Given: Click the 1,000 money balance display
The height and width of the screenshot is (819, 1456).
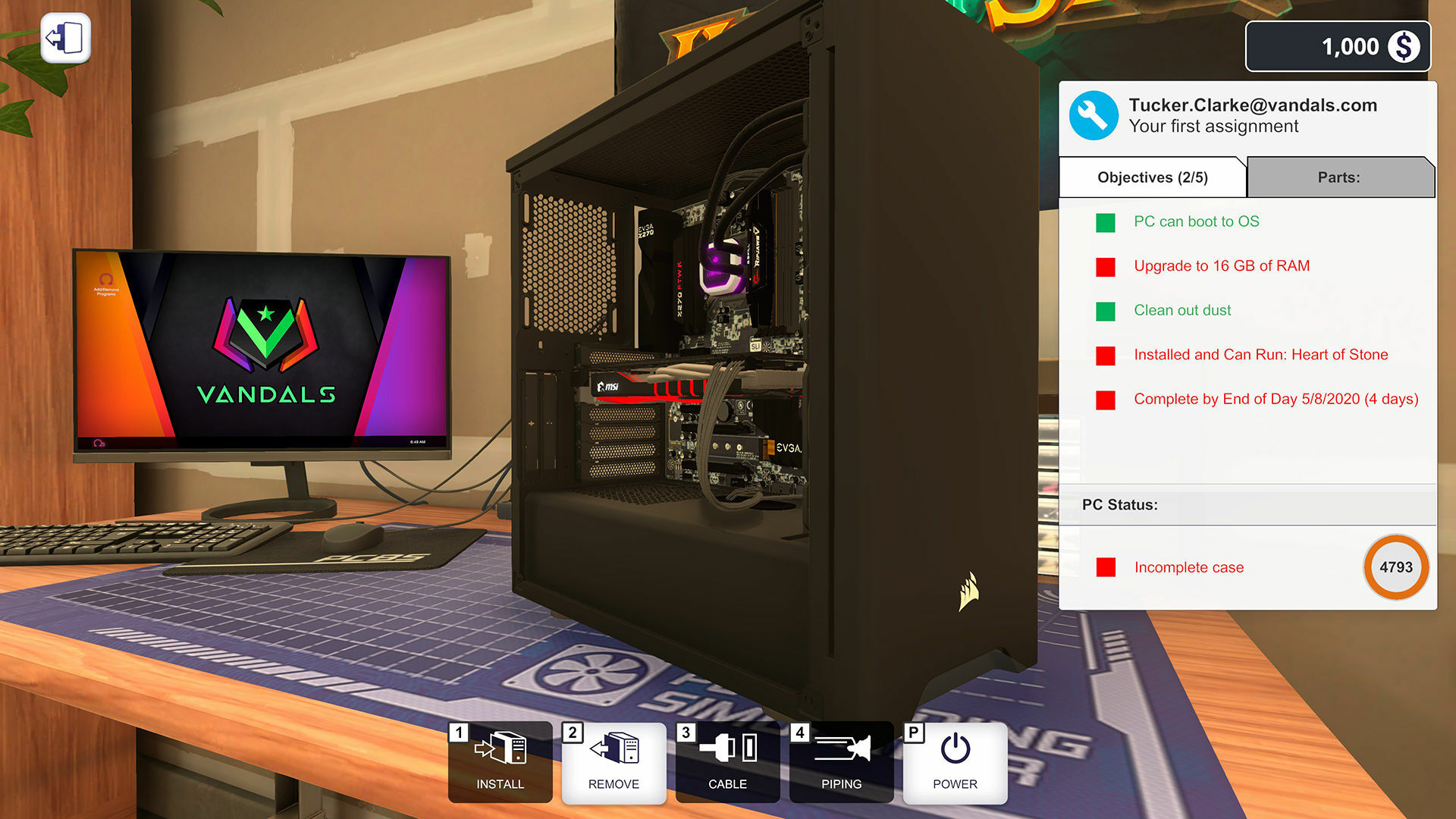Looking at the screenshot, I should [1338, 46].
